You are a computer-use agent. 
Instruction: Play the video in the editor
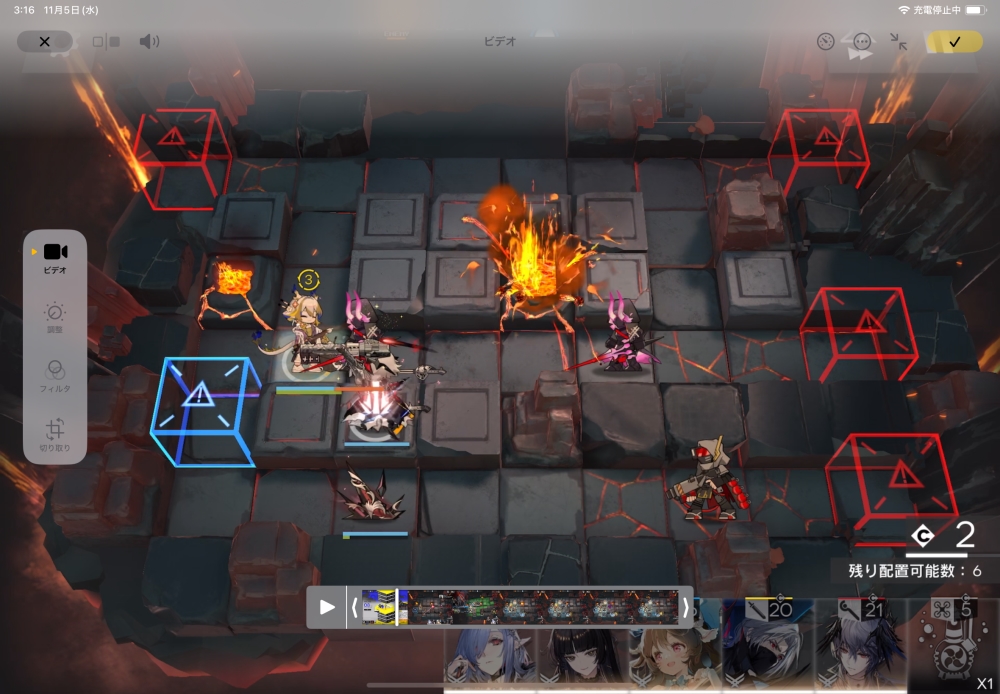coord(327,607)
